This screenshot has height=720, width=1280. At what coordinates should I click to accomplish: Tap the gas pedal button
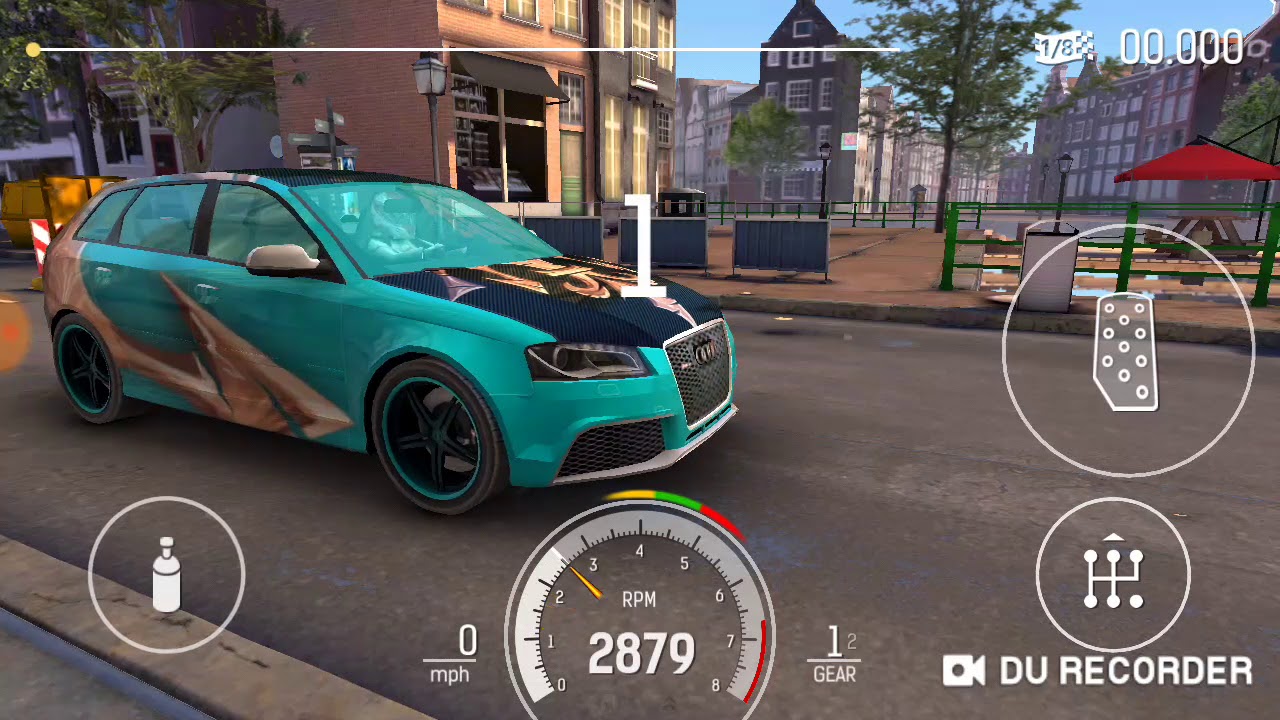[1128, 350]
